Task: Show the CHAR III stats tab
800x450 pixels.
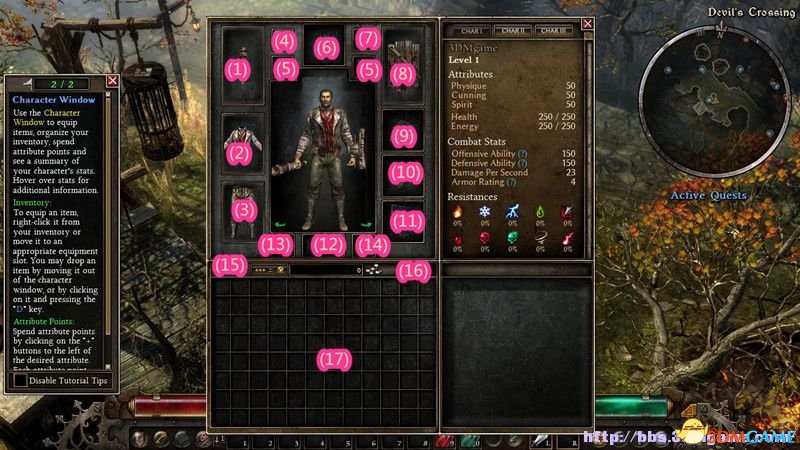Action: click(555, 31)
